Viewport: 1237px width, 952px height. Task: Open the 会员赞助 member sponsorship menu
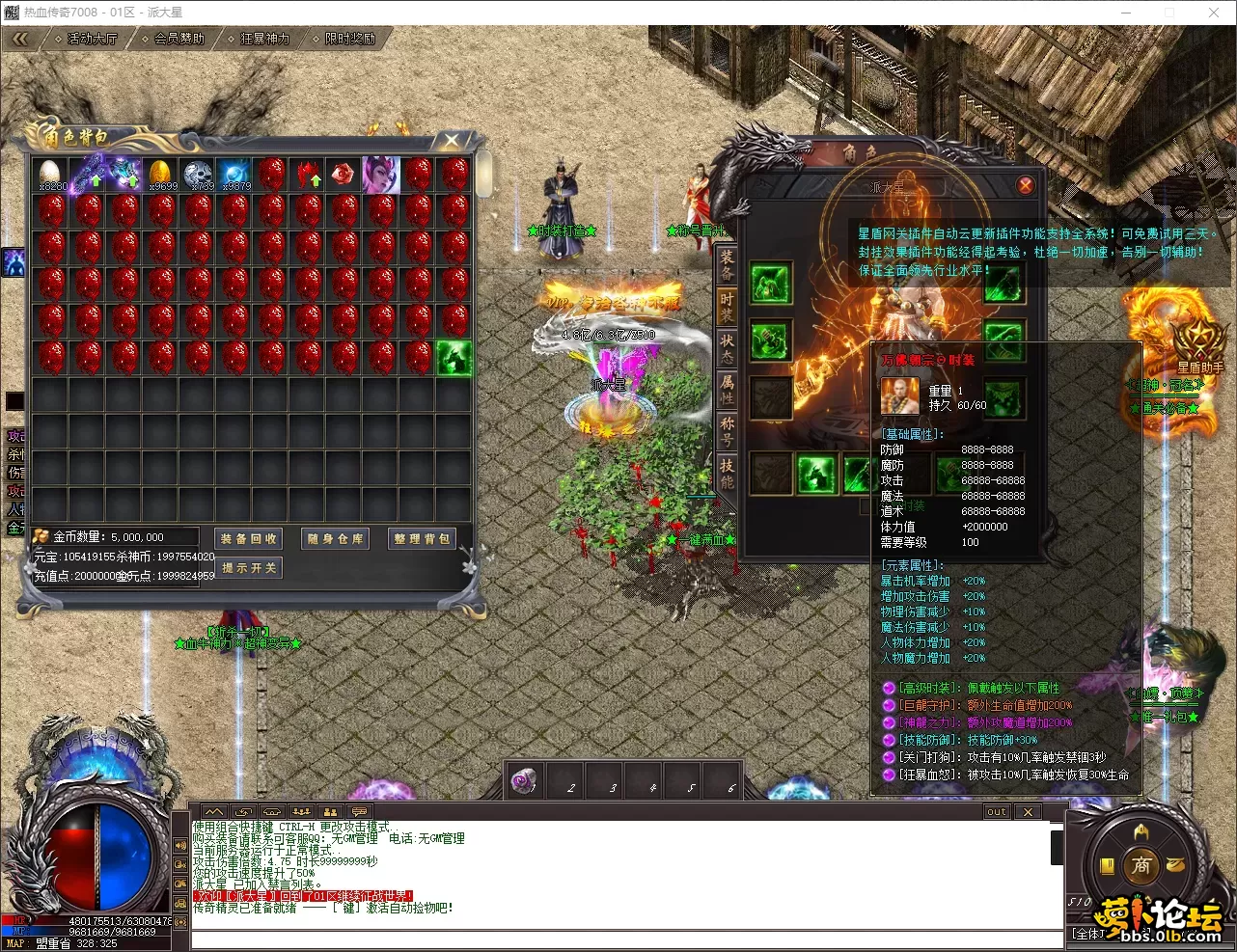pos(178,39)
